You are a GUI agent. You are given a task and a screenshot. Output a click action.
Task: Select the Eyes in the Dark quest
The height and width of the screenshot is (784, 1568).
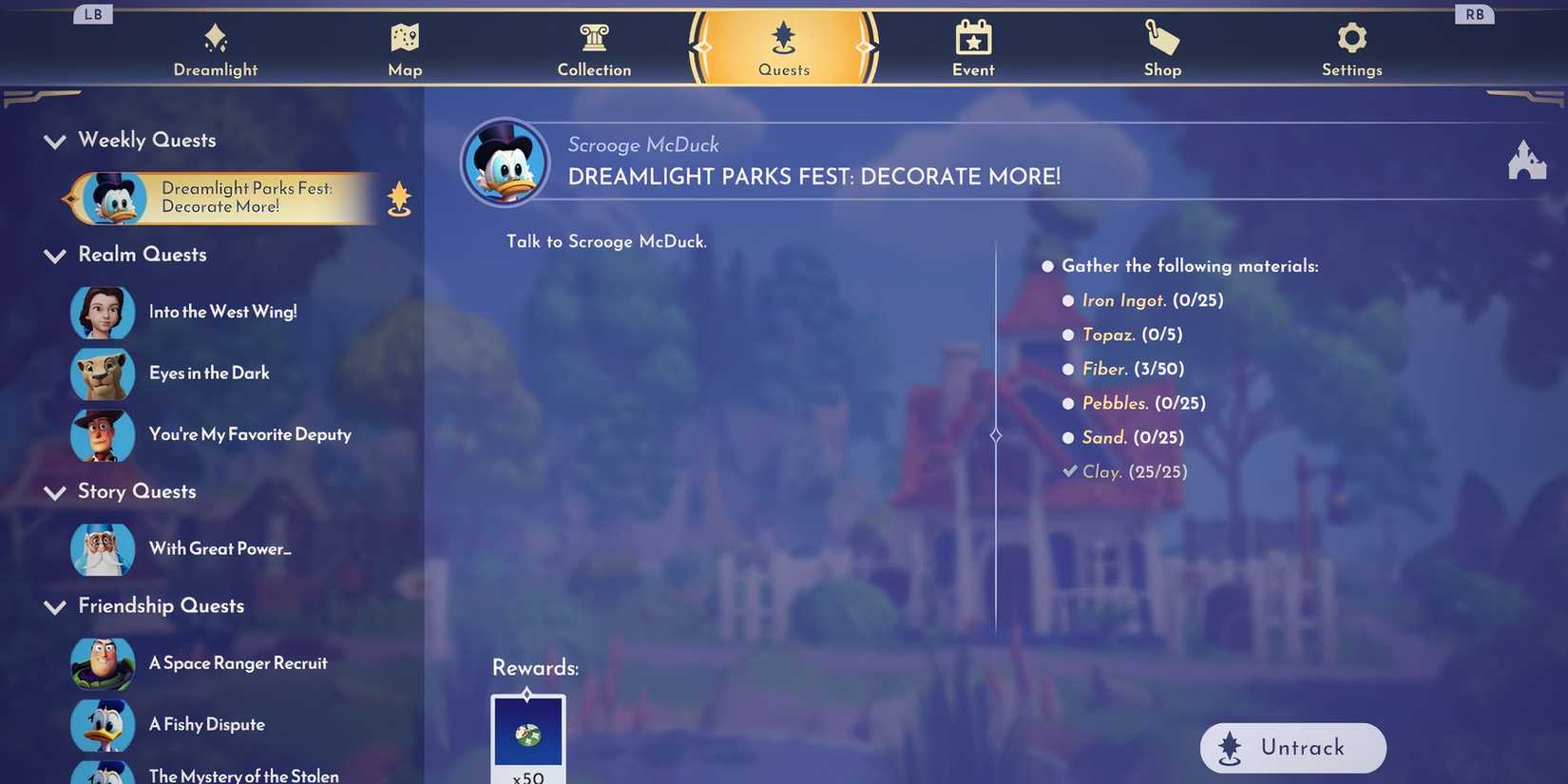click(x=209, y=373)
